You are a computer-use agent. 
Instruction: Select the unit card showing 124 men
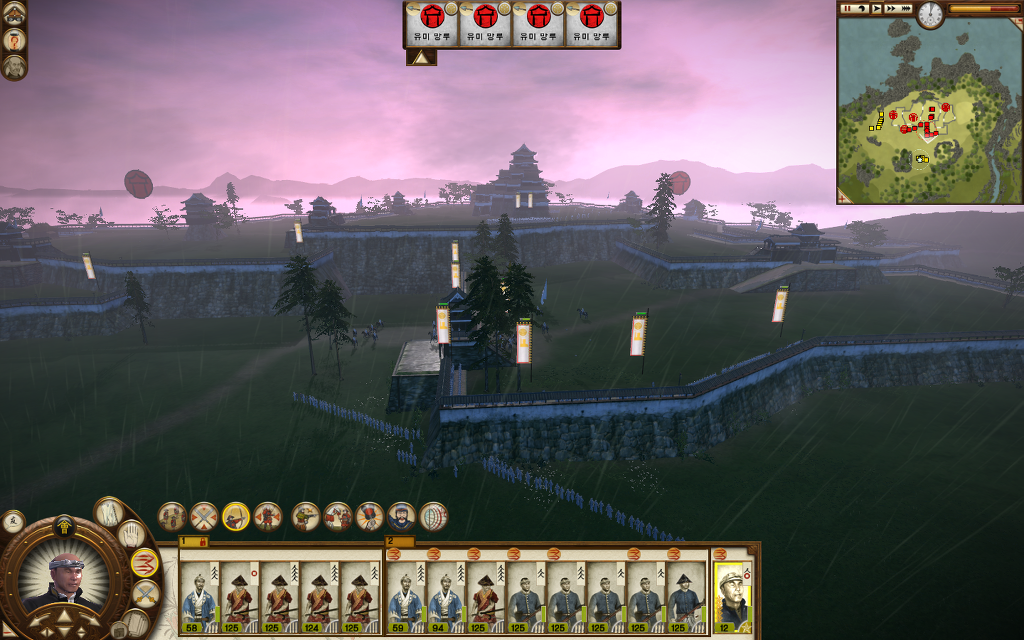pyautogui.click(x=318, y=597)
